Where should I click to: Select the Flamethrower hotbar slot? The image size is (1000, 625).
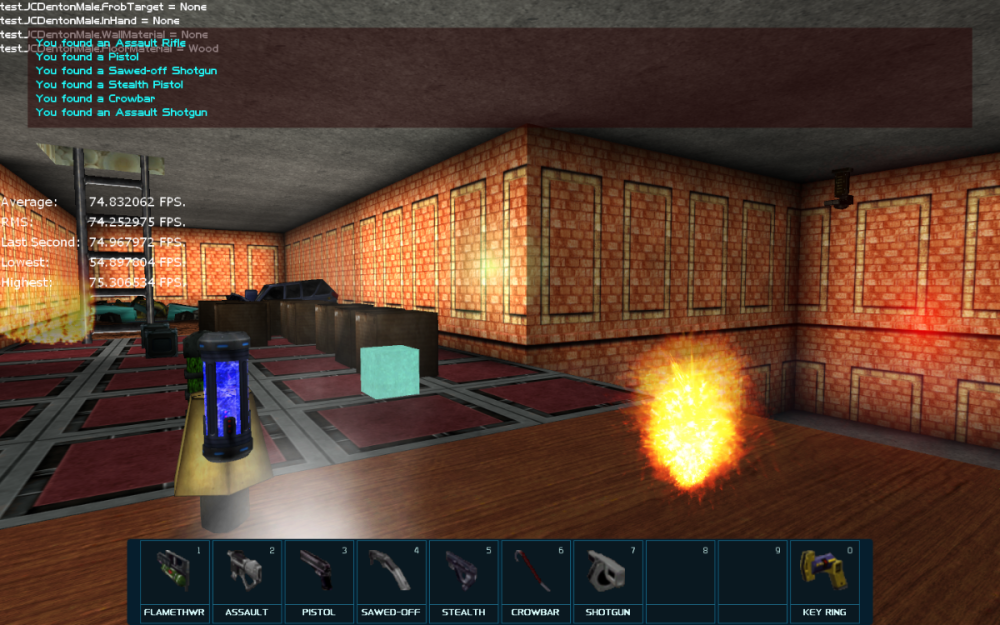(175, 577)
